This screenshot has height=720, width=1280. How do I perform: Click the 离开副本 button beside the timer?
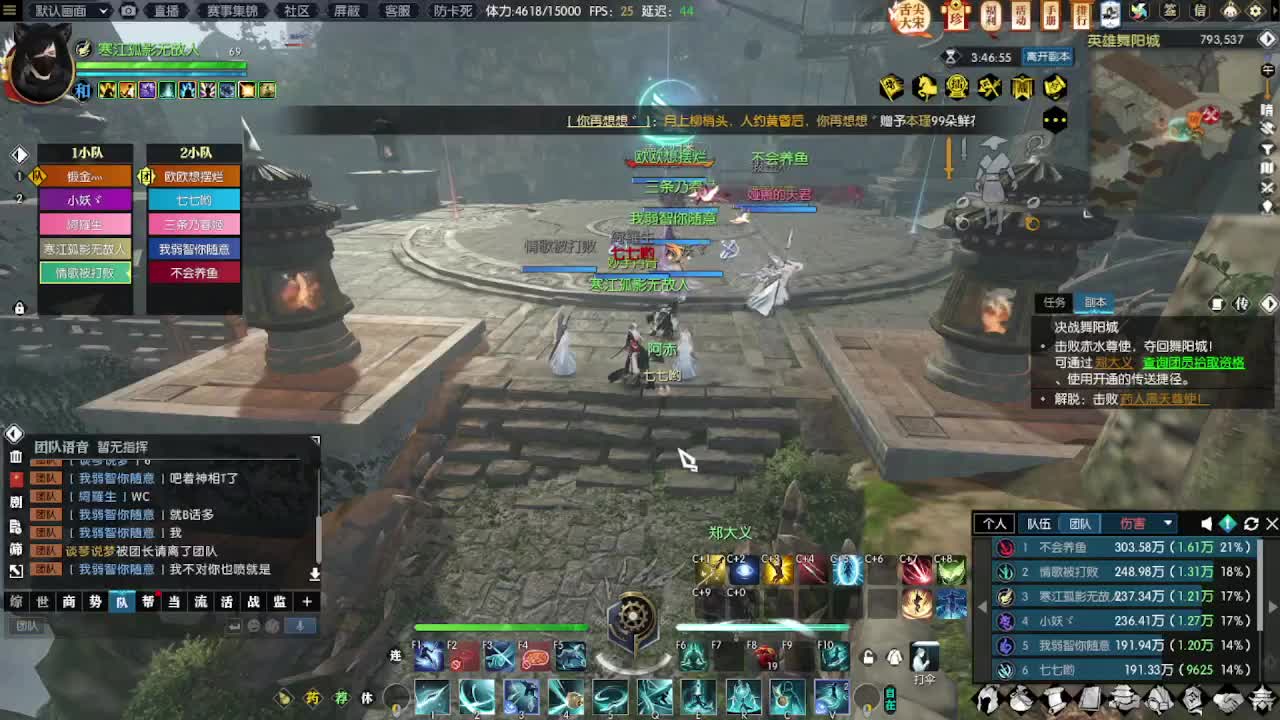click(x=1048, y=57)
